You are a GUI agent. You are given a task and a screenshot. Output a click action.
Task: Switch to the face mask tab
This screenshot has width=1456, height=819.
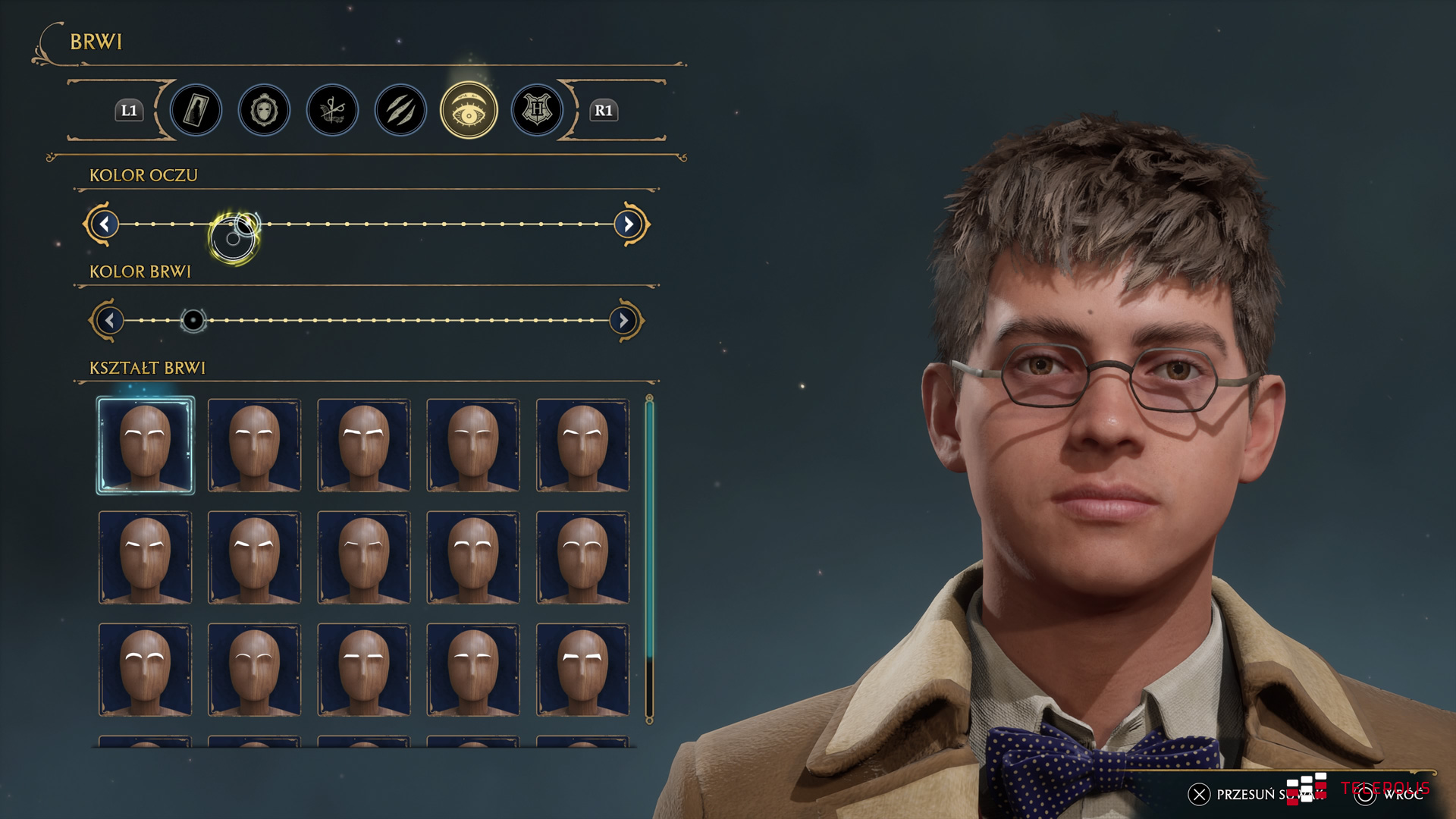264,111
